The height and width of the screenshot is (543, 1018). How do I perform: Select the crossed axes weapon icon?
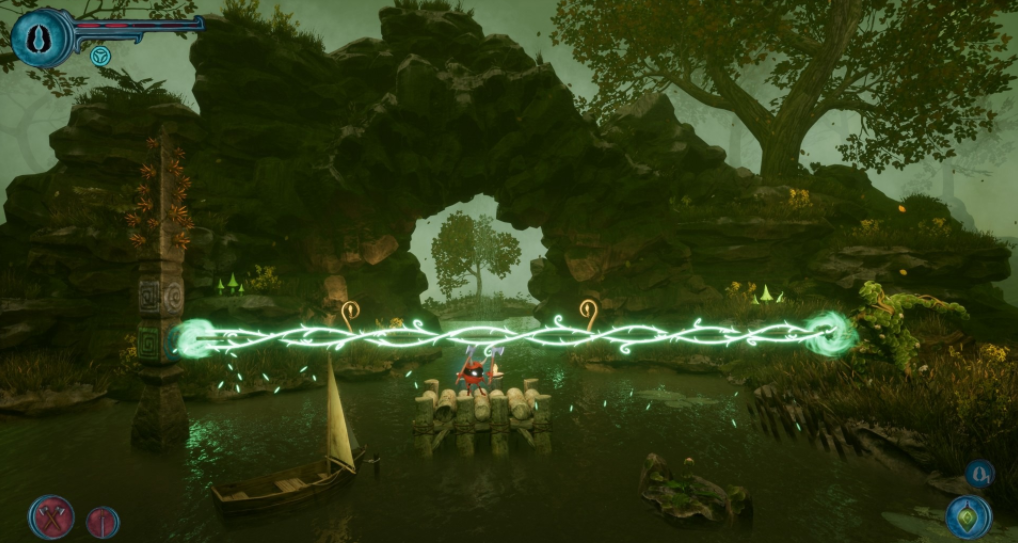51,517
